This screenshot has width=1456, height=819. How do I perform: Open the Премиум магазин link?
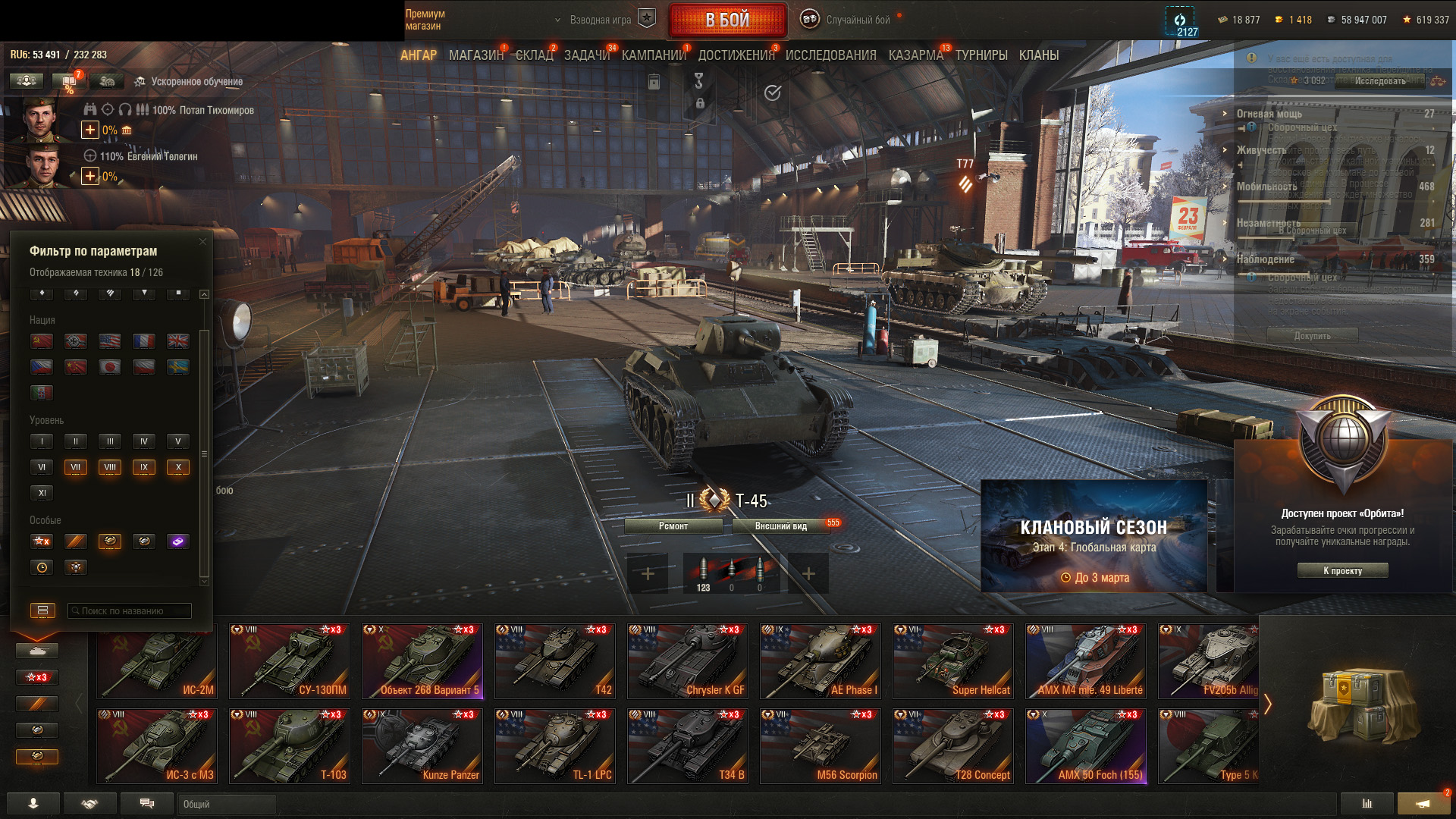(425, 20)
